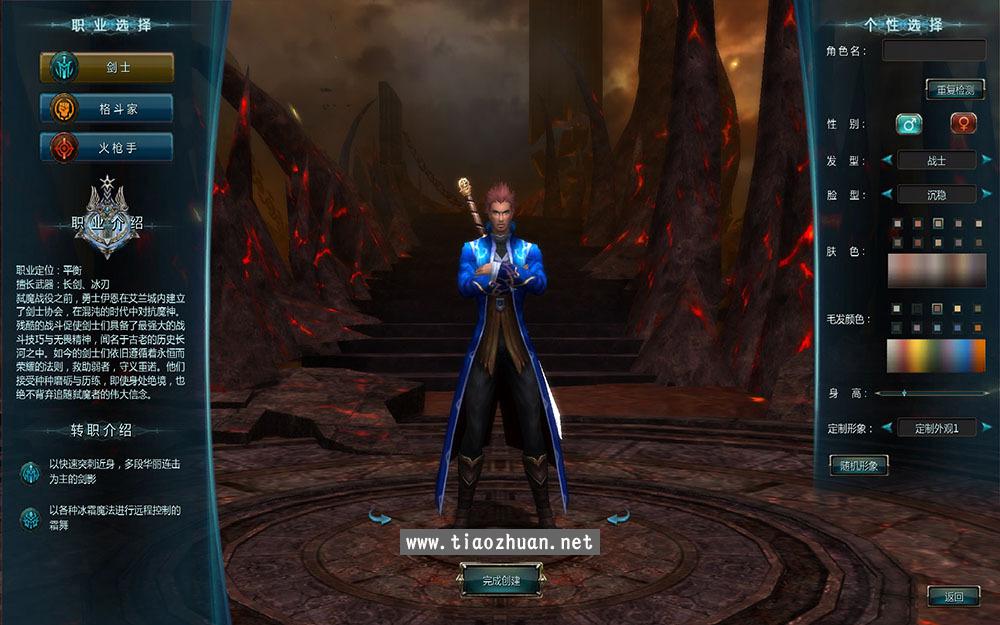
Task: Click the 角色名 character name field
Action: (934, 50)
